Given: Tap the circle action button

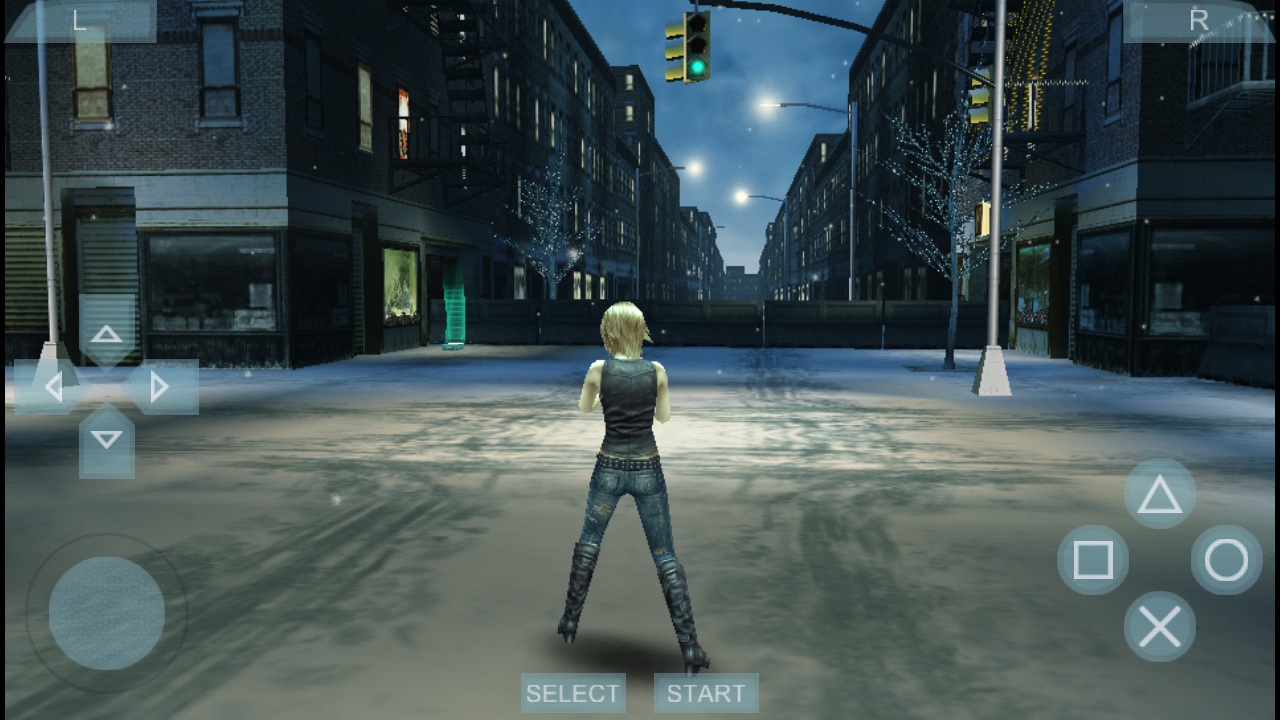Looking at the screenshot, I should point(1227,561).
